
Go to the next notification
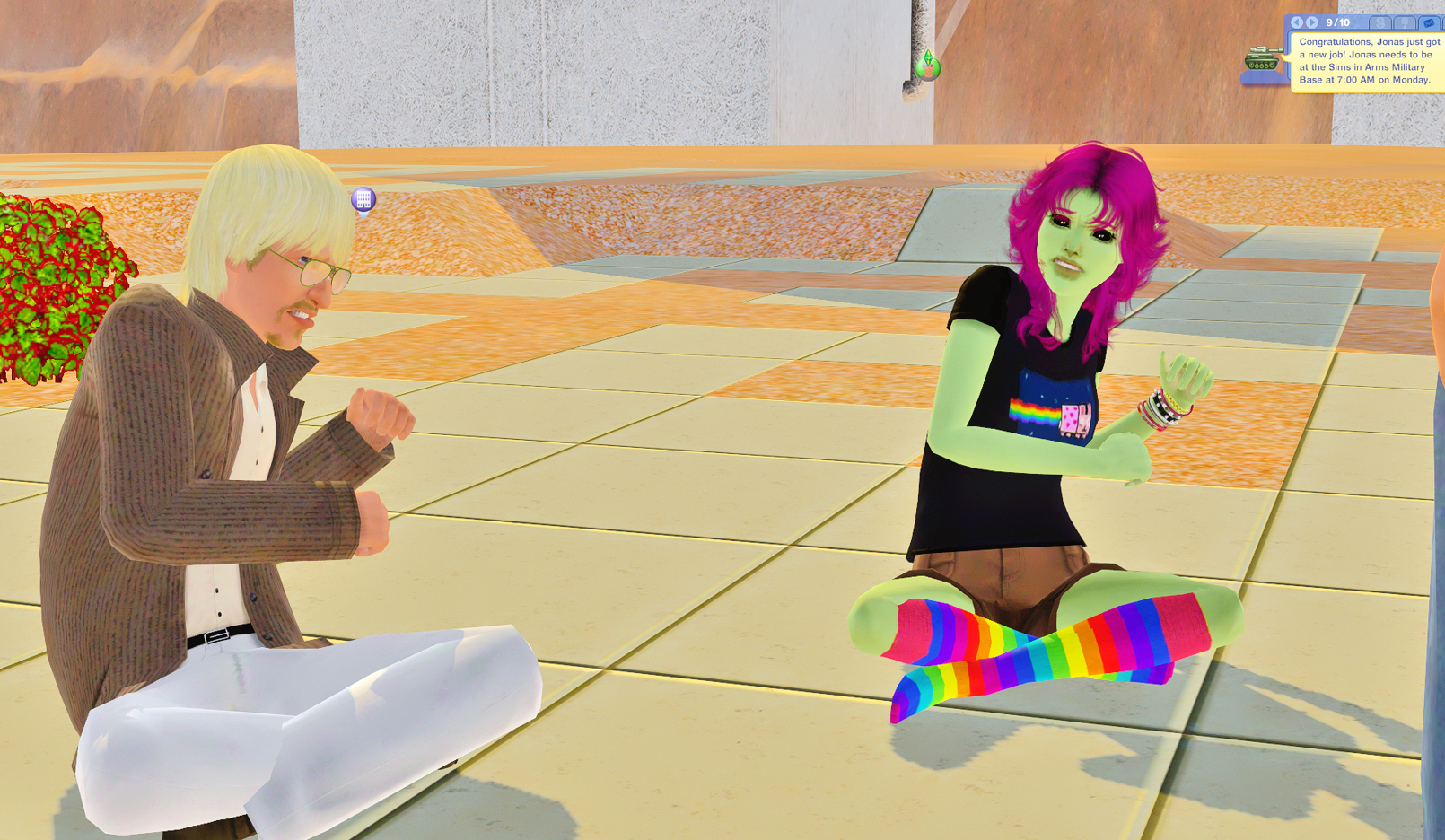click(x=1312, y=22)
